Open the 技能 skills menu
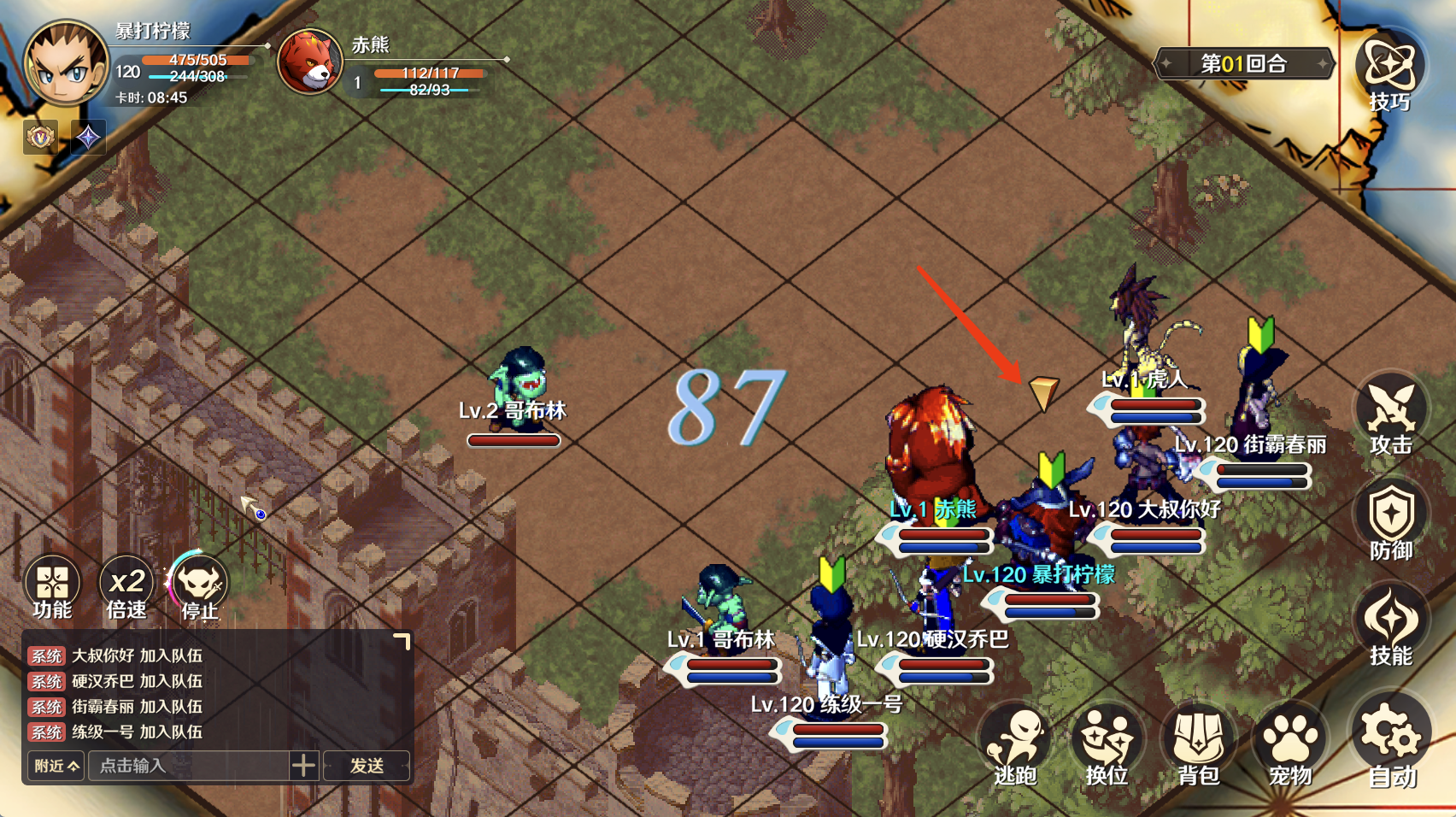Image resolution: width=1456 pixels, height=817 pixels. point(1390,626)
